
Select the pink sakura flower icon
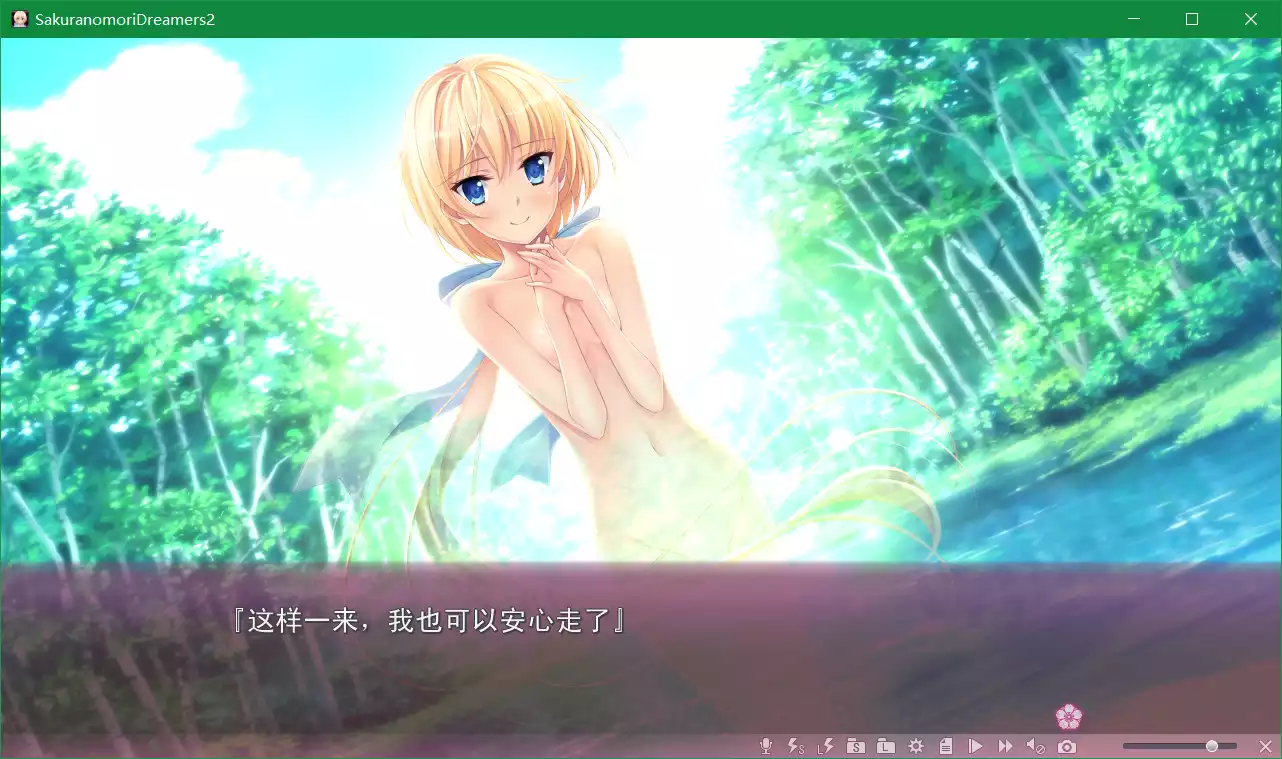click(x=1069, y=717)
